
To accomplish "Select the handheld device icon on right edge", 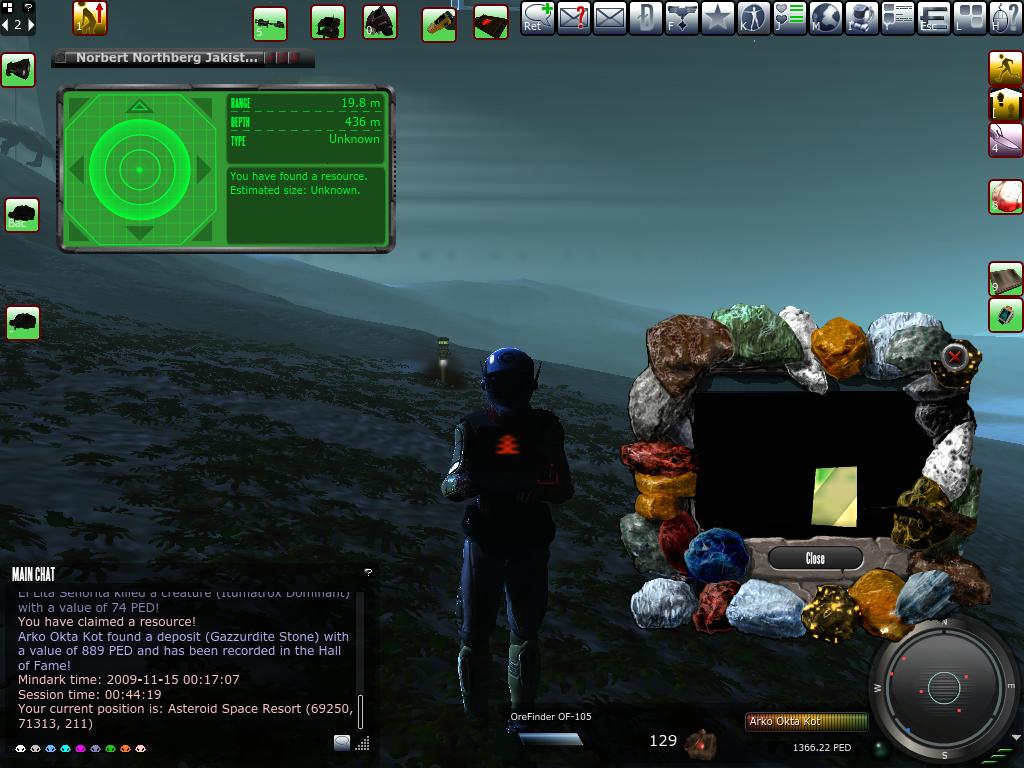I will (1005, 315).
